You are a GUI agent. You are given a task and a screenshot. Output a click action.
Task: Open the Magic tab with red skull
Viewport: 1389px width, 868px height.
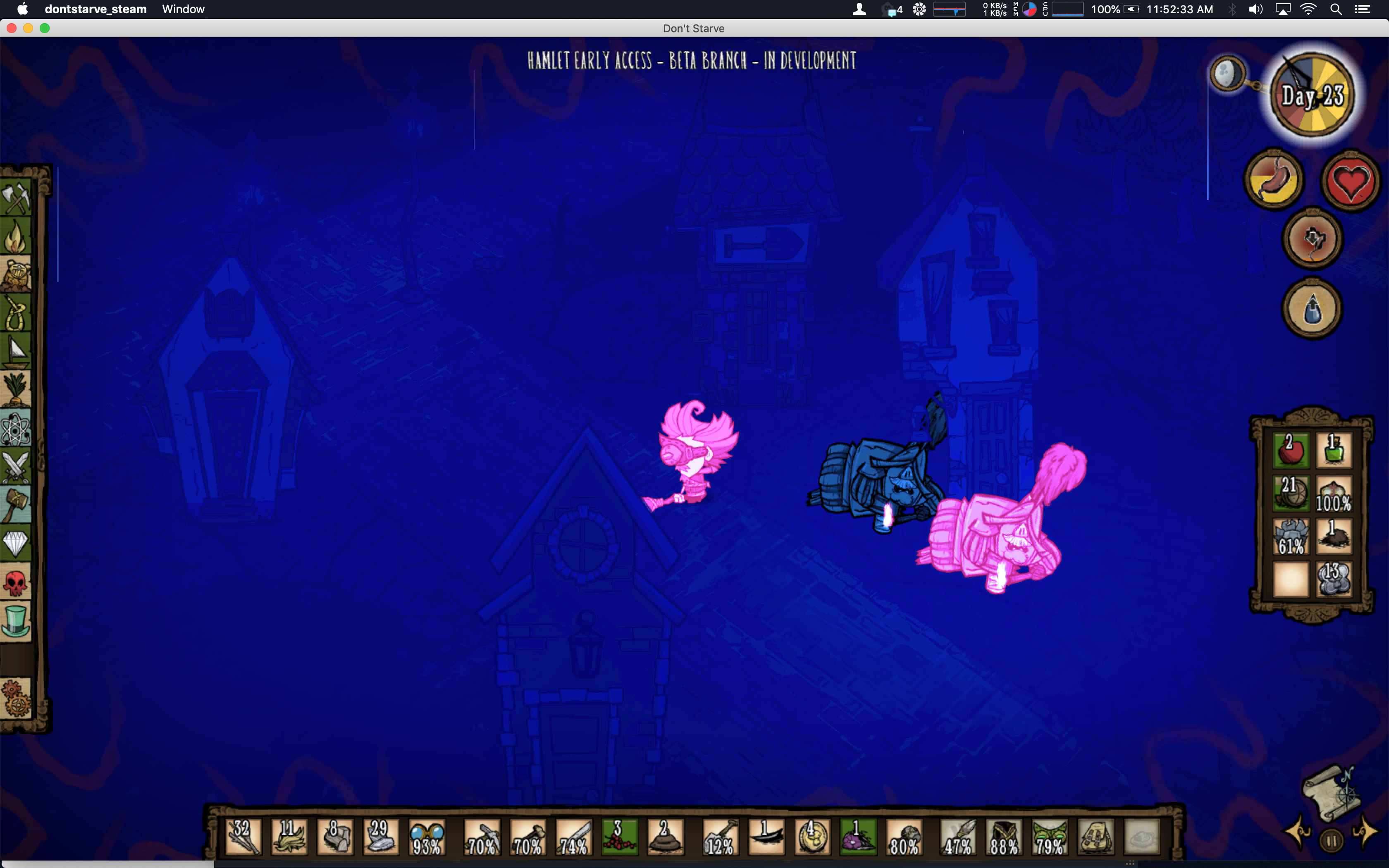tap(16, 582)
